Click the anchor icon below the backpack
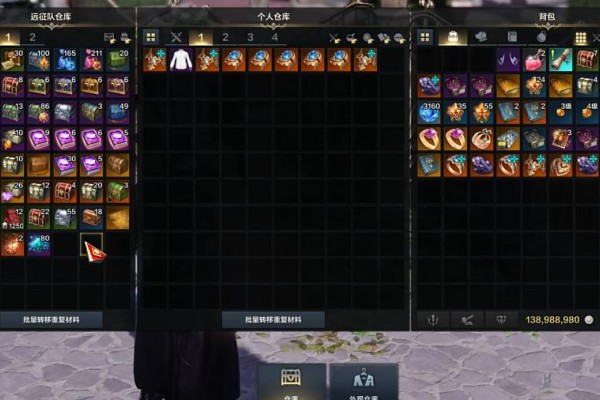This screenshot has height=400, width=600. tap(434, 320)
